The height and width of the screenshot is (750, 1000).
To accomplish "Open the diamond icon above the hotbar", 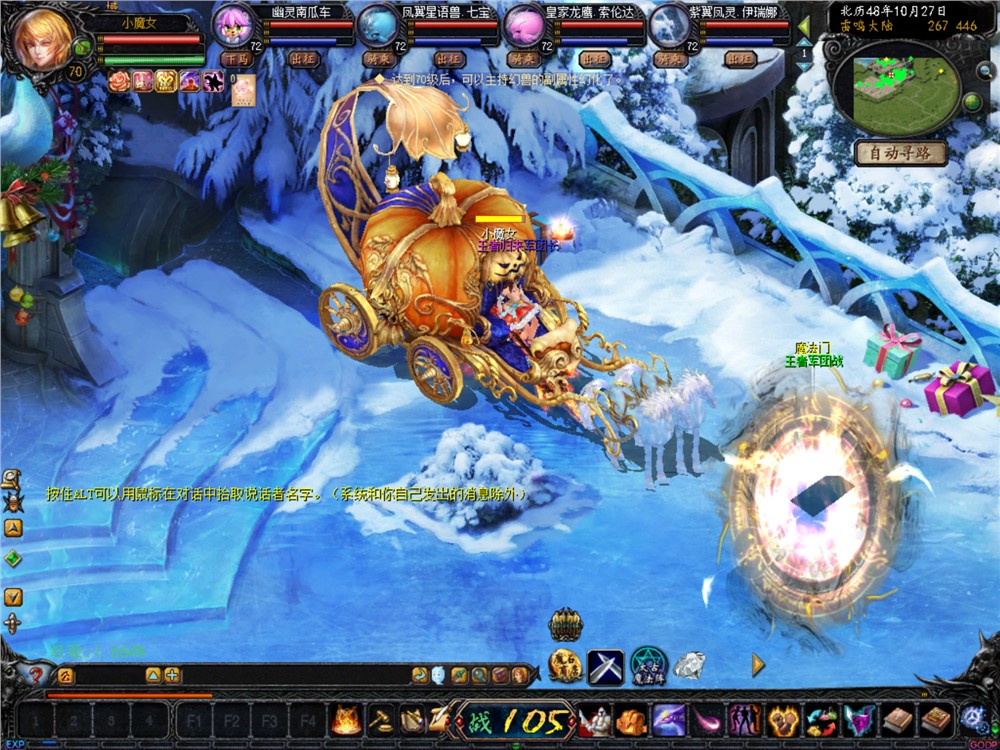I will [688, 664].
